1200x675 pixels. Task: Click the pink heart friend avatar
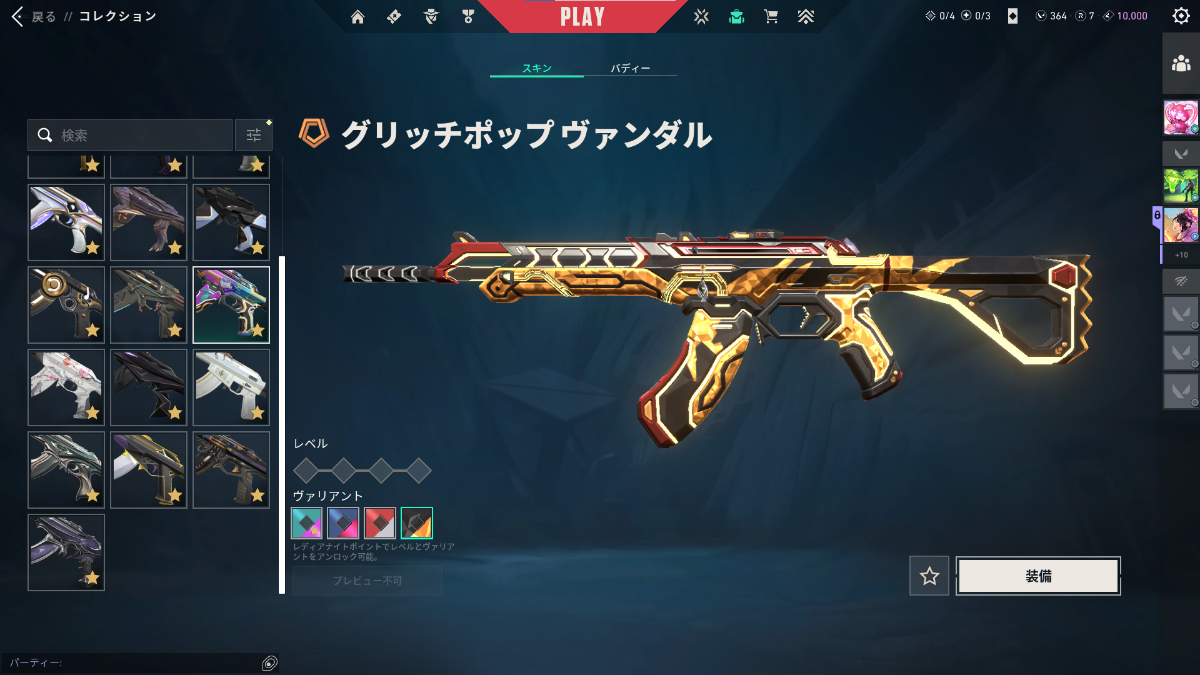pos(1180,118)
